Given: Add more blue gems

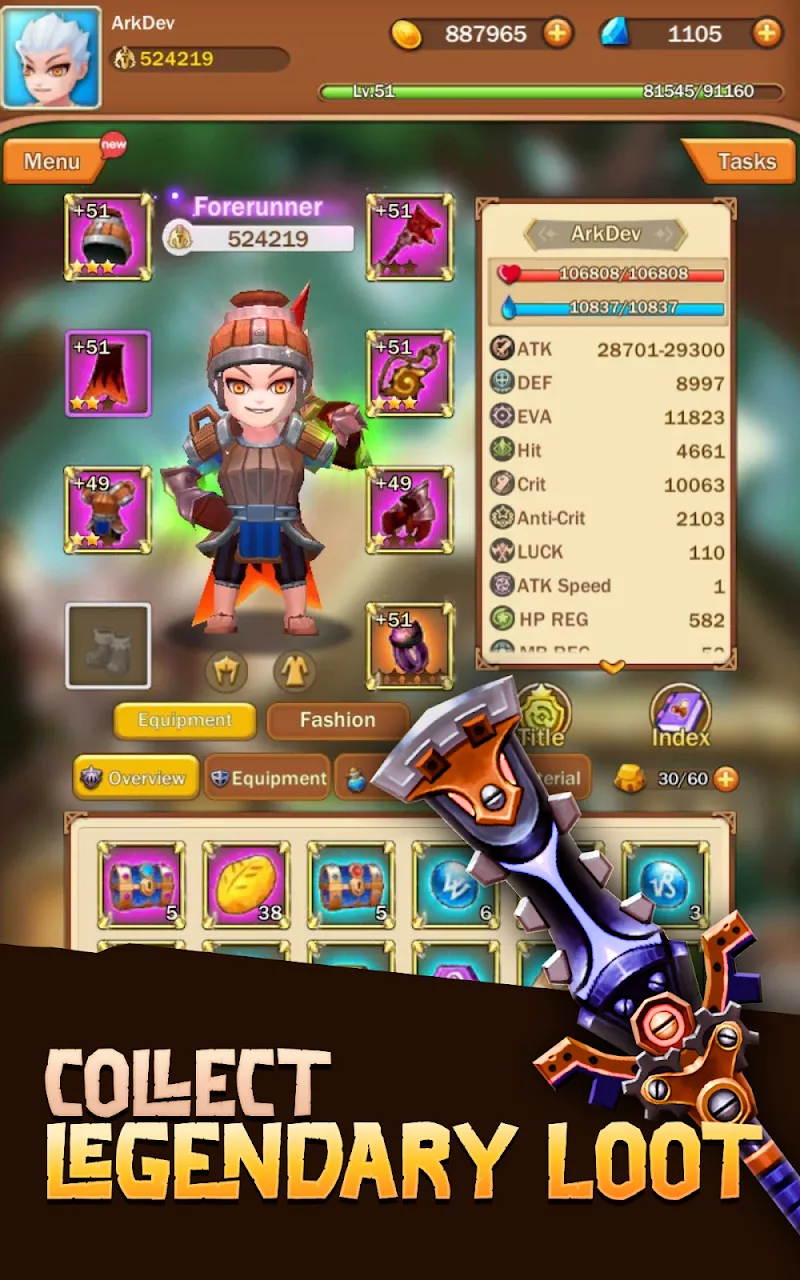Looking at the screenshot, I should 766,34.
